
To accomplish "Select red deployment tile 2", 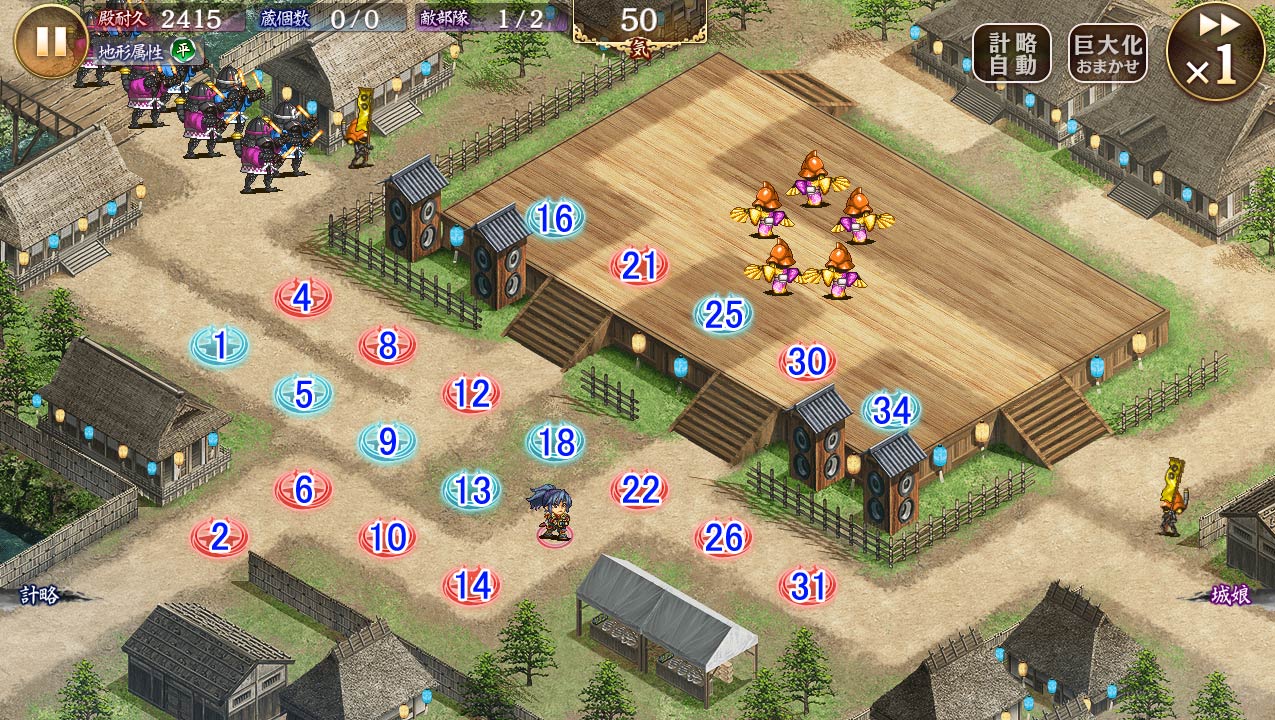I will coord(220,538).
